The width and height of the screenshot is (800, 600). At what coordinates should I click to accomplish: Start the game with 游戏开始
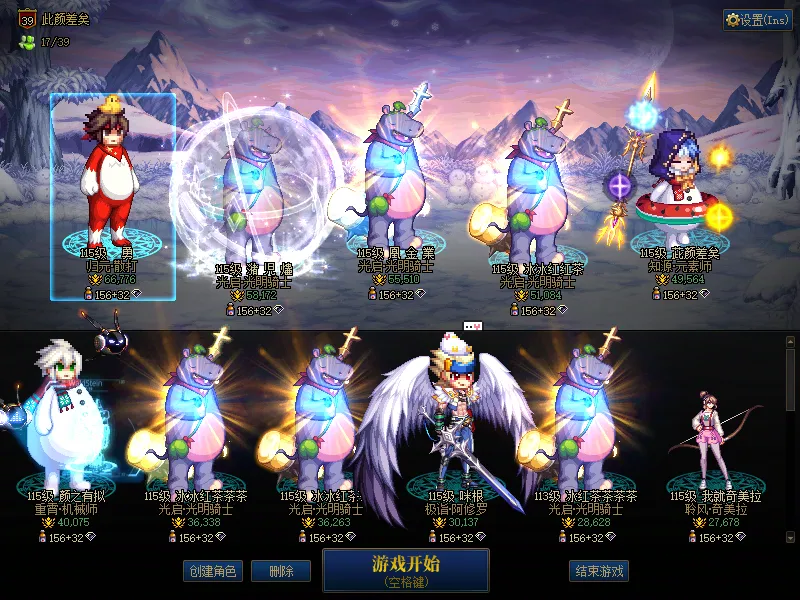point(405,569)
